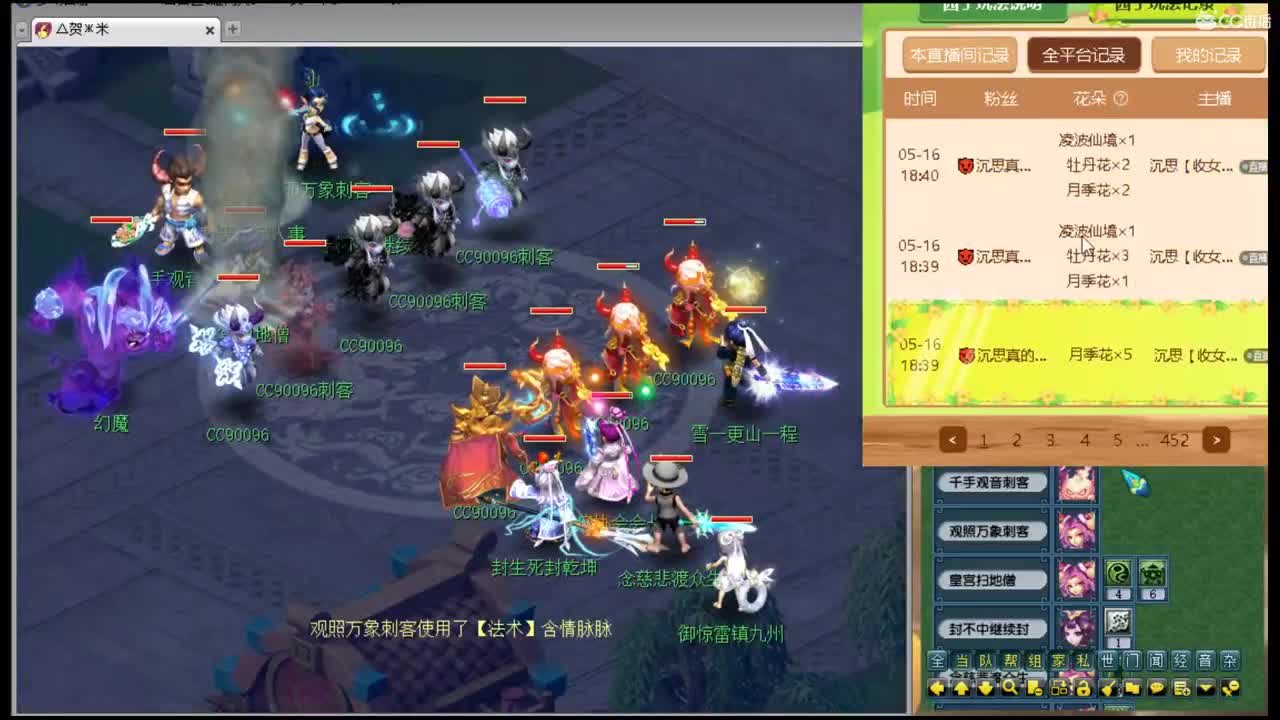
Task: Open the chat emoticon bubble icon
Action: point(1158,688)
